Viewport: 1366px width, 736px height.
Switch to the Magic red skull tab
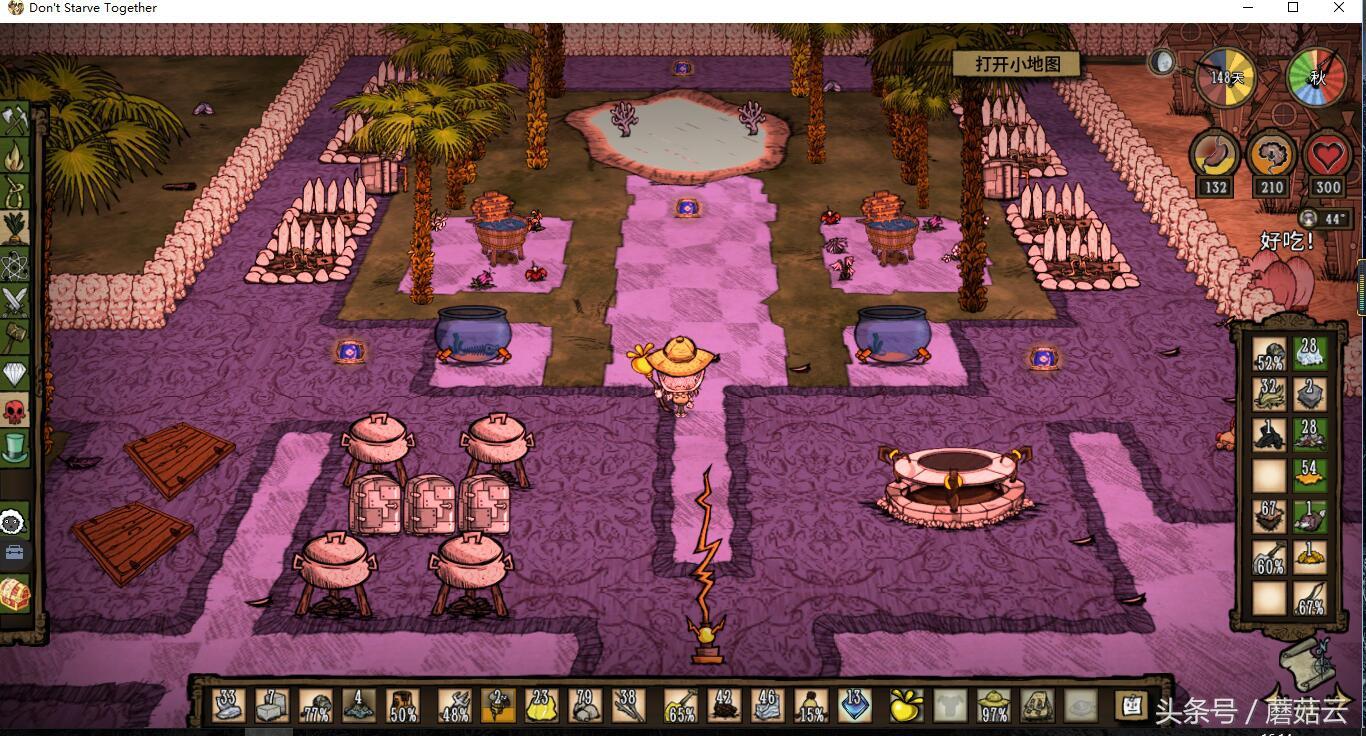pos(14,411)
